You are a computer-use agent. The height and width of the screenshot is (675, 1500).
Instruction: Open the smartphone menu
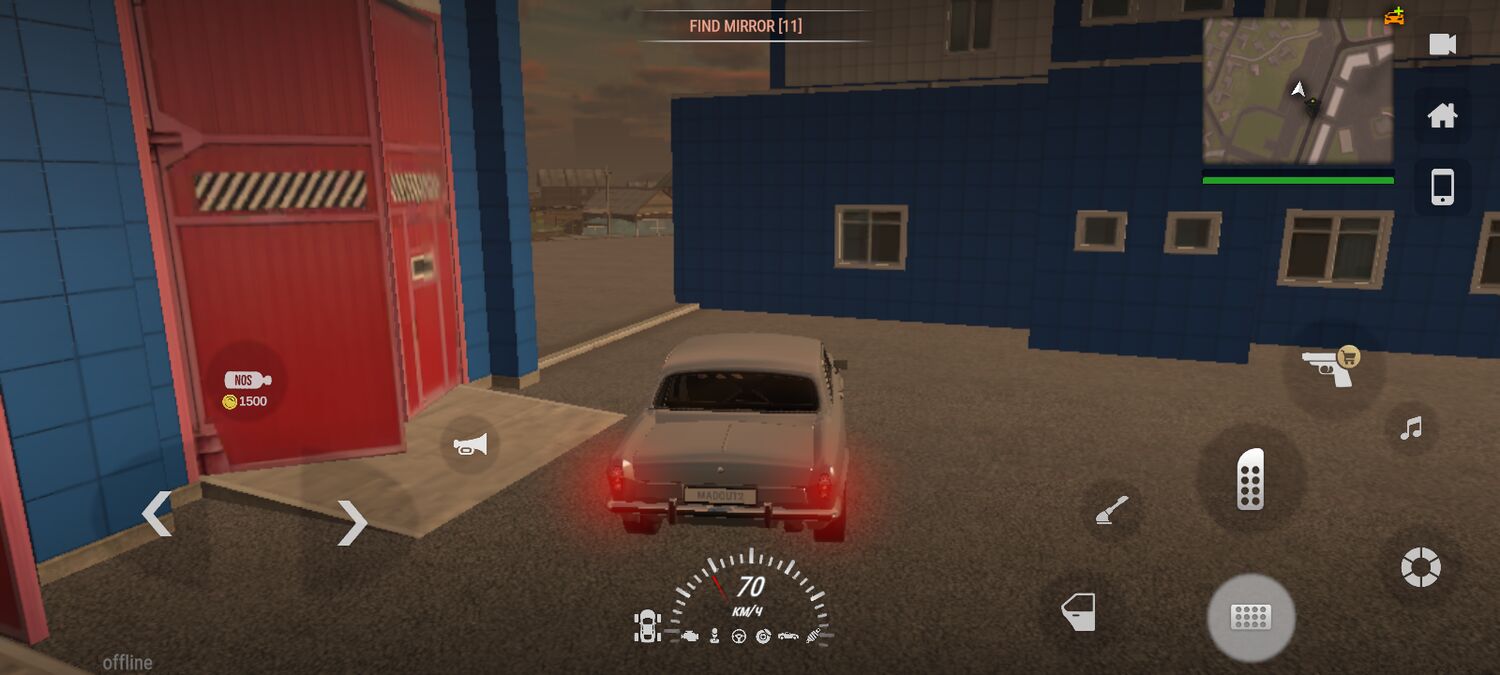pyautogui.click(x=1442, y=187)
